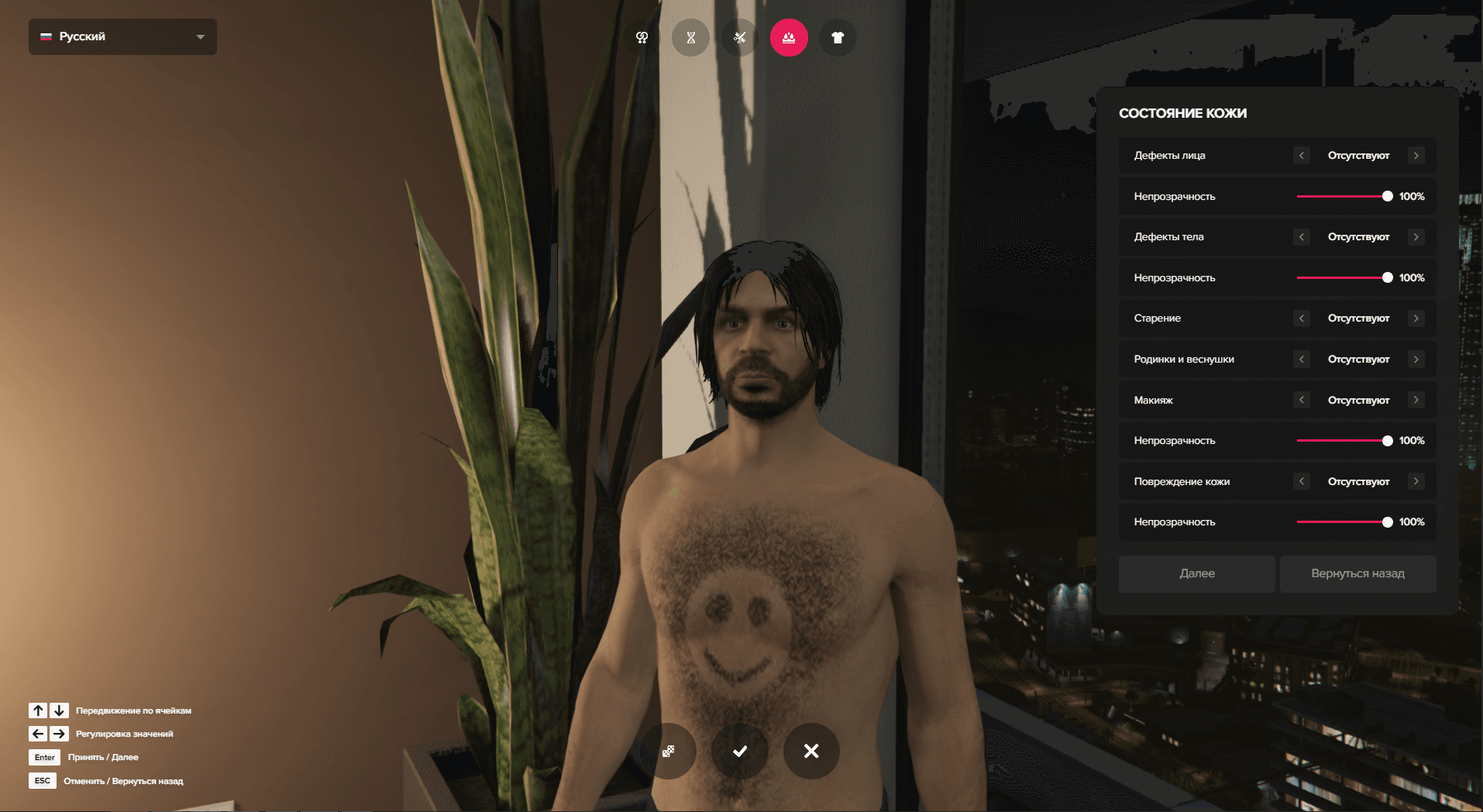The height and width of the screenshot is (812, 1483).
Task: Click the right arrow for Дефекты лица
Action: [1416, 156]
